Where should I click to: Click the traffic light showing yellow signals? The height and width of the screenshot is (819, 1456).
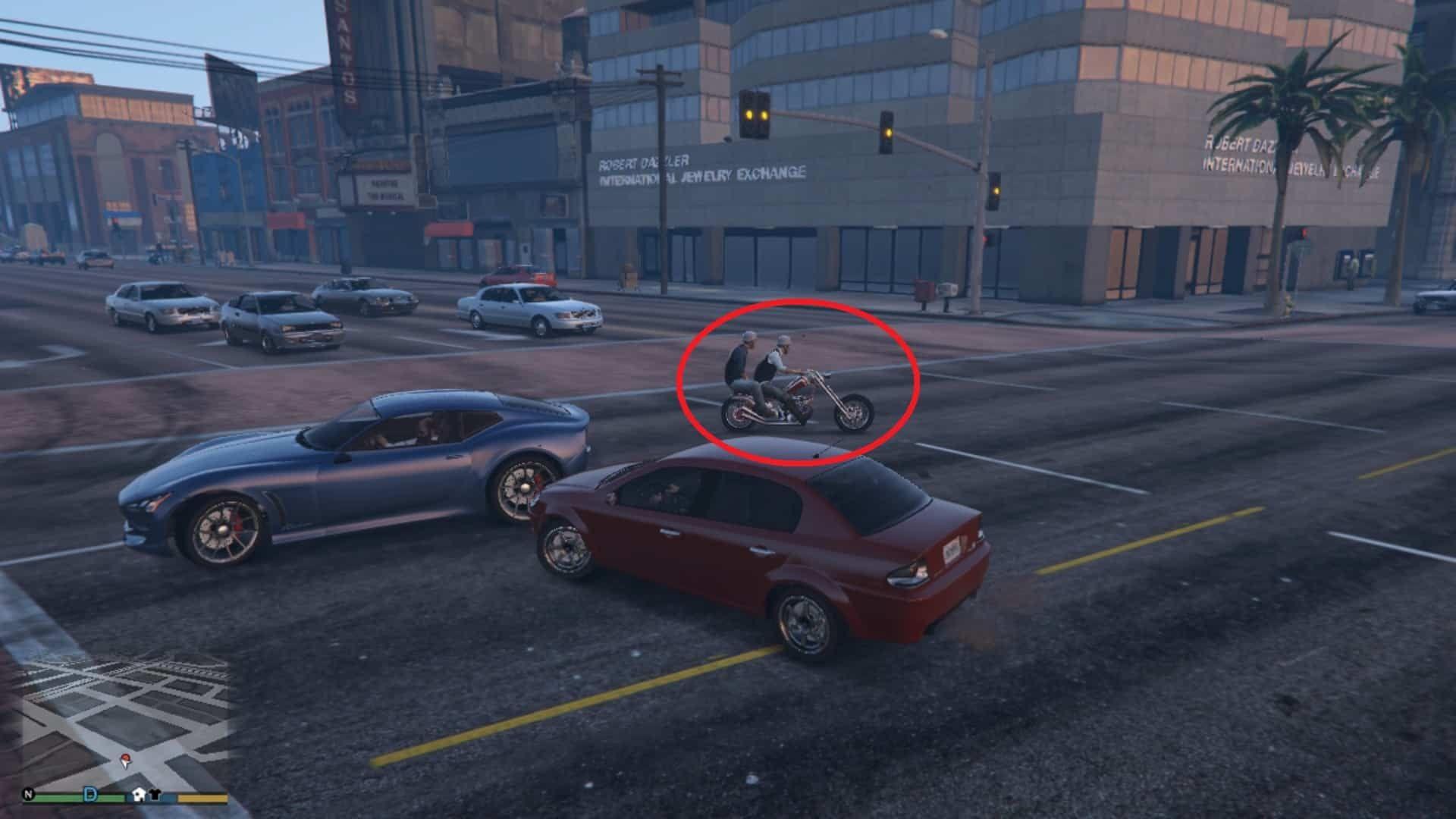pyautogui.click(x=755, y=114)
